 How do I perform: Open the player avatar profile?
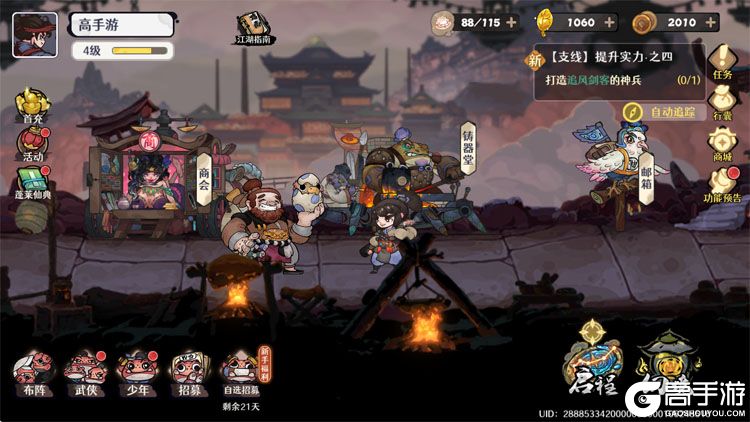click(34, 35)
